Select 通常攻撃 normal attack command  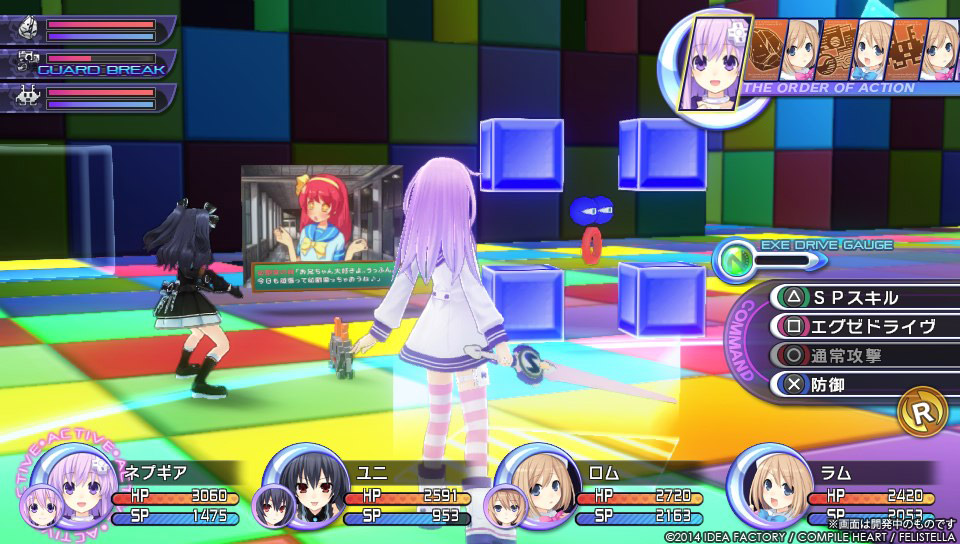[855, 355]
